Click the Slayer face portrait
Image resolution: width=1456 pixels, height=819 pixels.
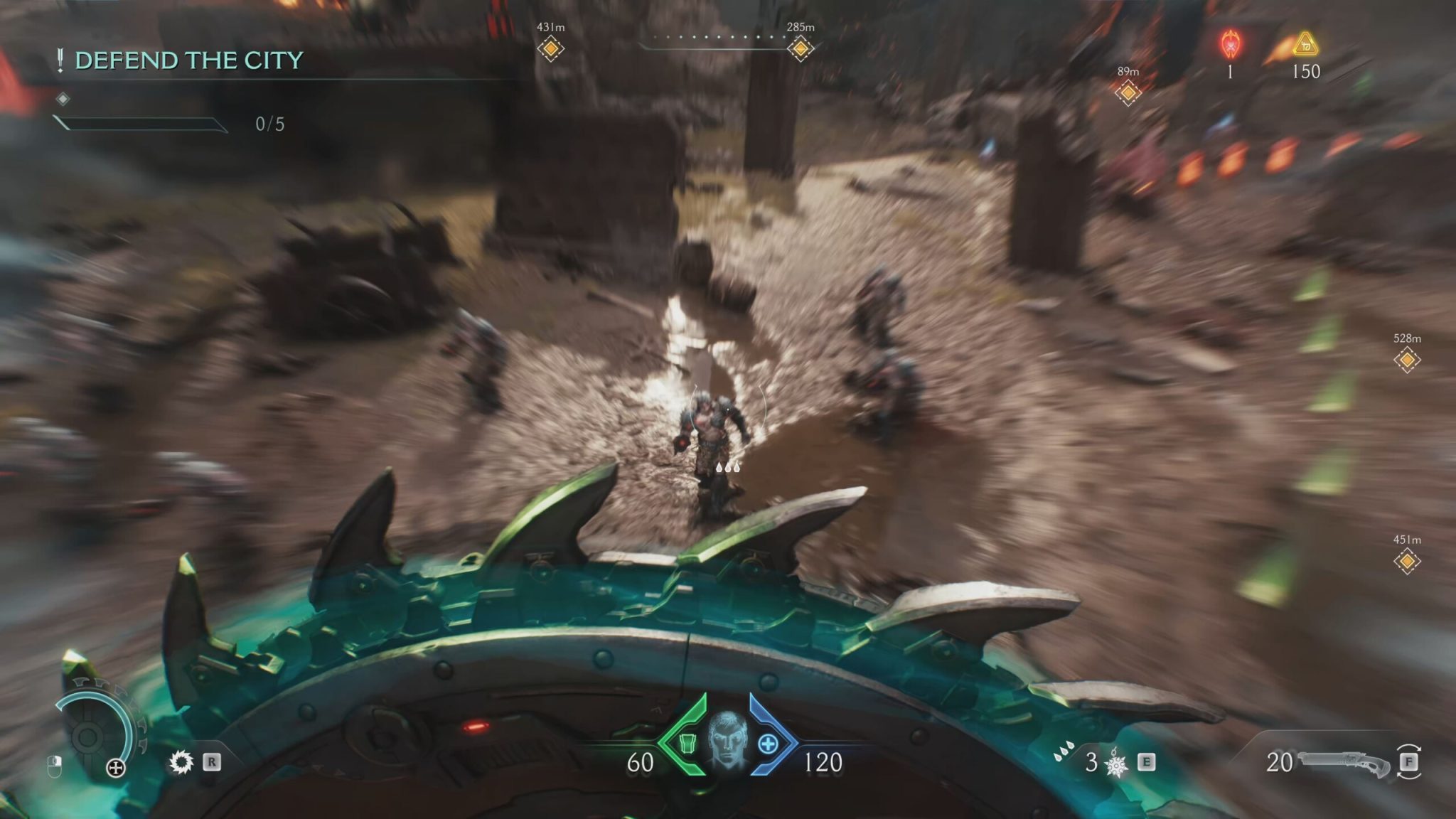(x=727, y=741)
